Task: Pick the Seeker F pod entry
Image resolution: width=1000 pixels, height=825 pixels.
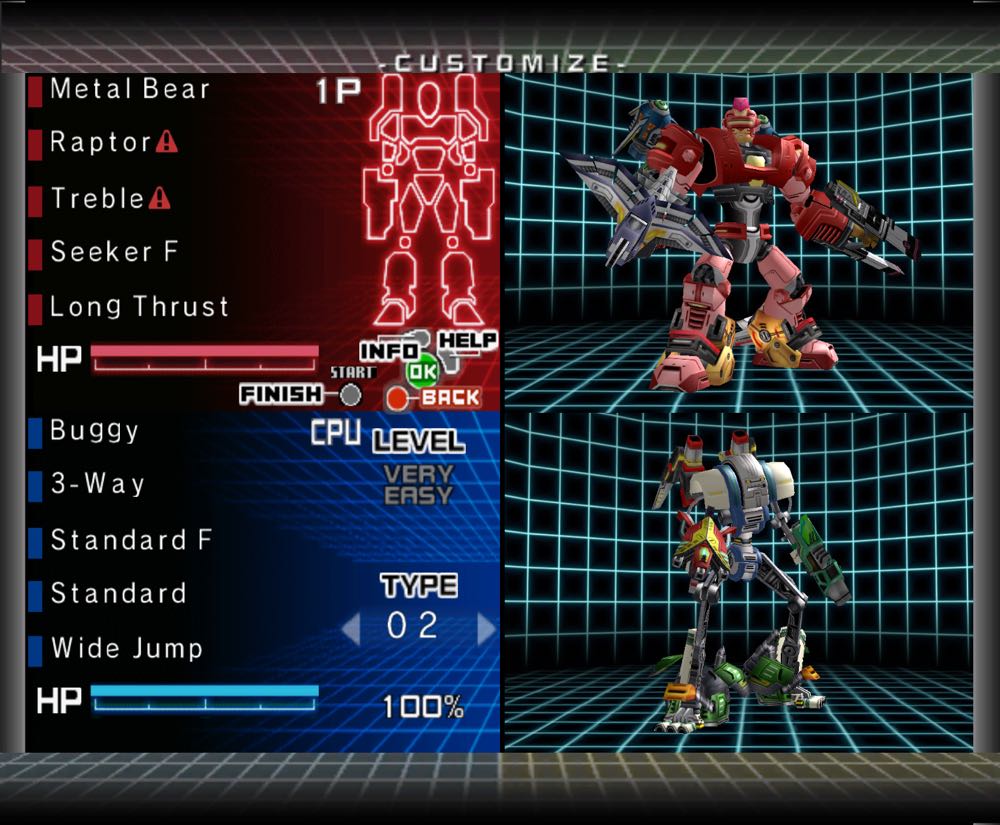Action: (x=114, y=252)
